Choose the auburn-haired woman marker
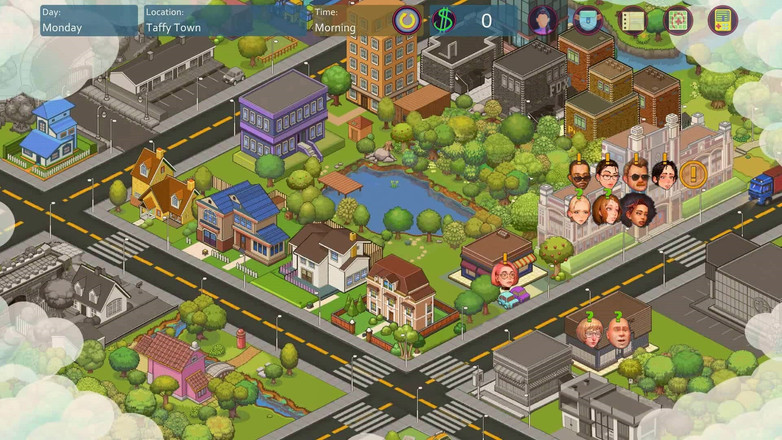Image resolution: width=782 pixels, height=440 pixels. pyautogui.click(x=607, y=210)
